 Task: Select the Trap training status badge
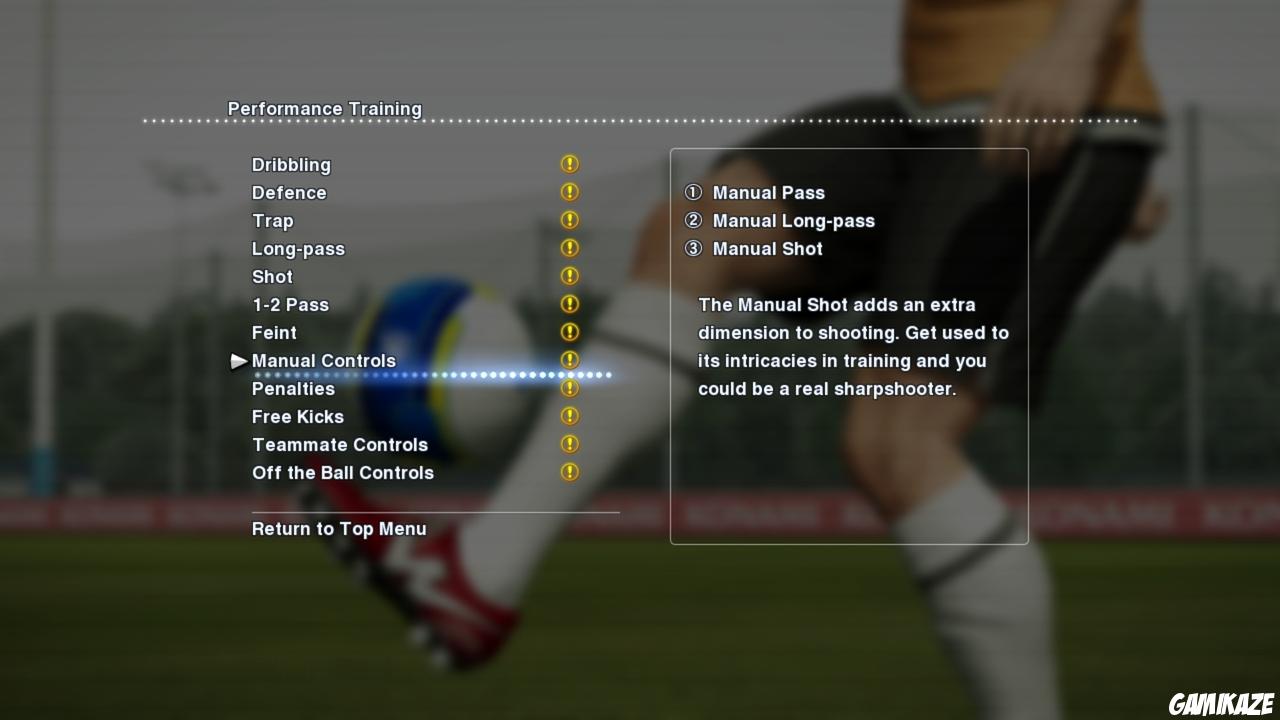[x=570, y=219]
